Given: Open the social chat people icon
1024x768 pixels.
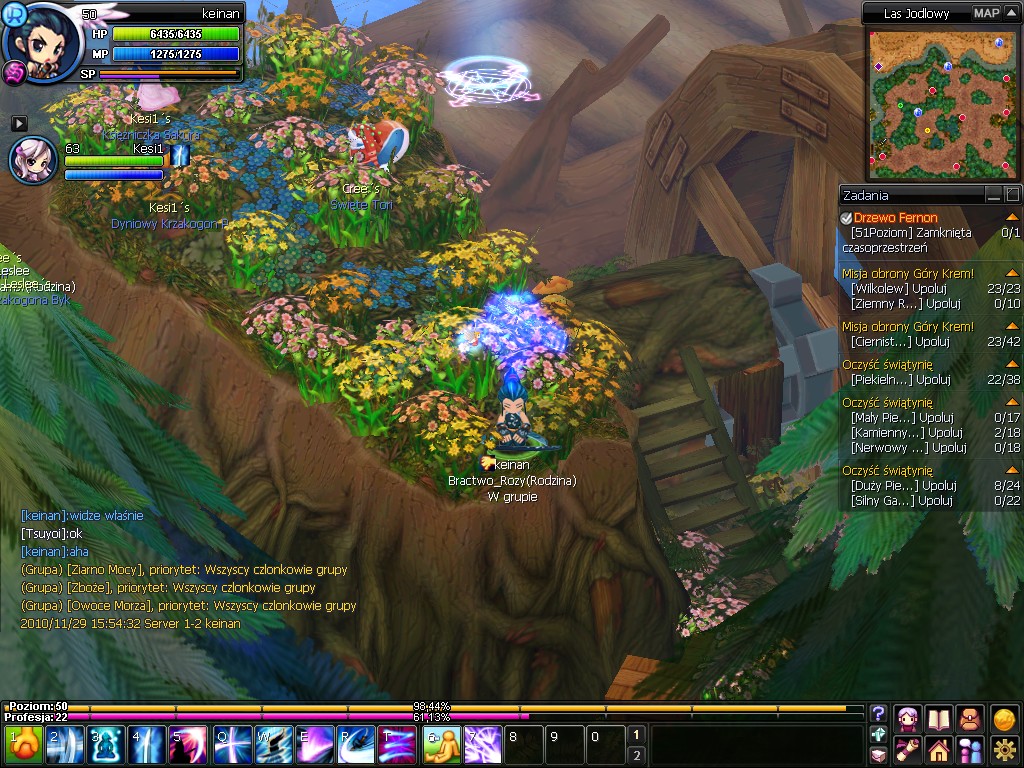Looking at the screenshot, I should 970,749.
